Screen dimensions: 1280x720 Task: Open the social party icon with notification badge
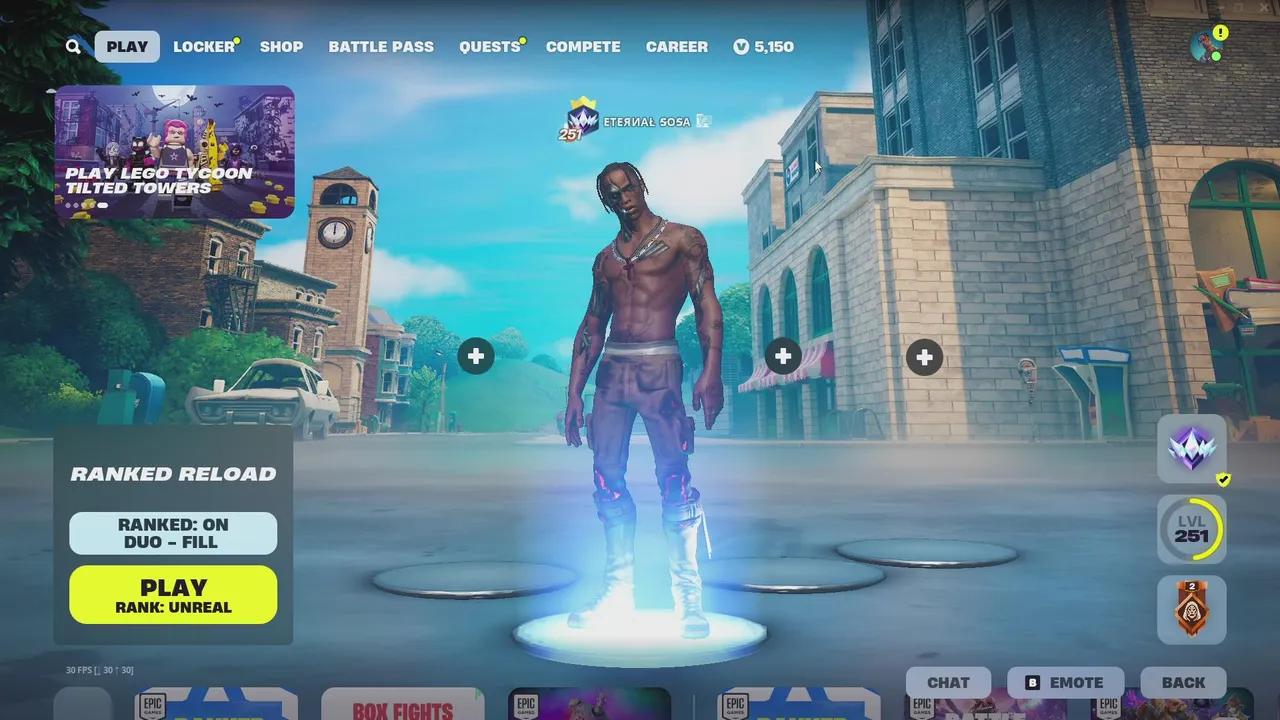tap(1203, 42)
